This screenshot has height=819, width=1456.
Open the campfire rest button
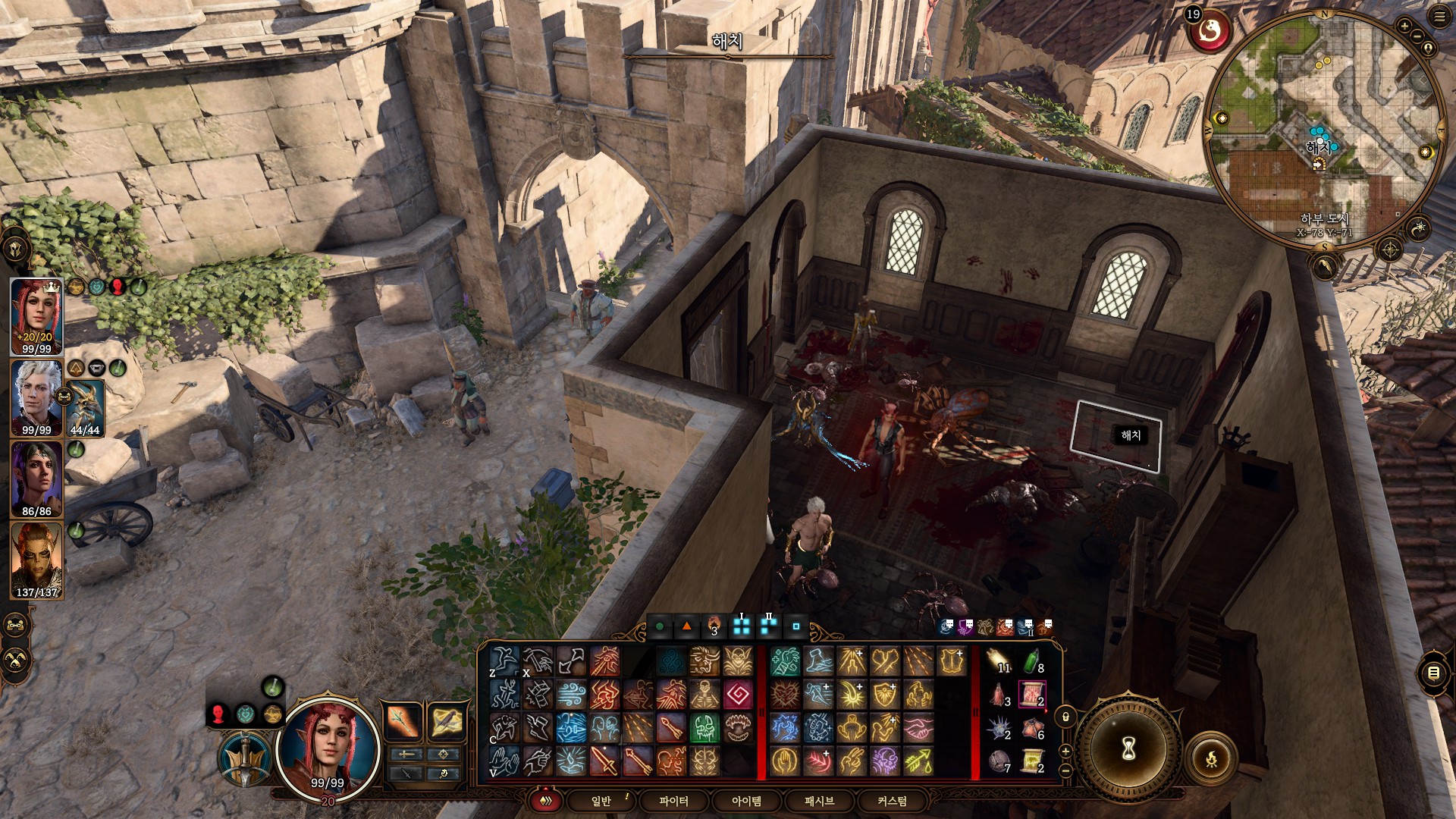[x=1211, y=757]
